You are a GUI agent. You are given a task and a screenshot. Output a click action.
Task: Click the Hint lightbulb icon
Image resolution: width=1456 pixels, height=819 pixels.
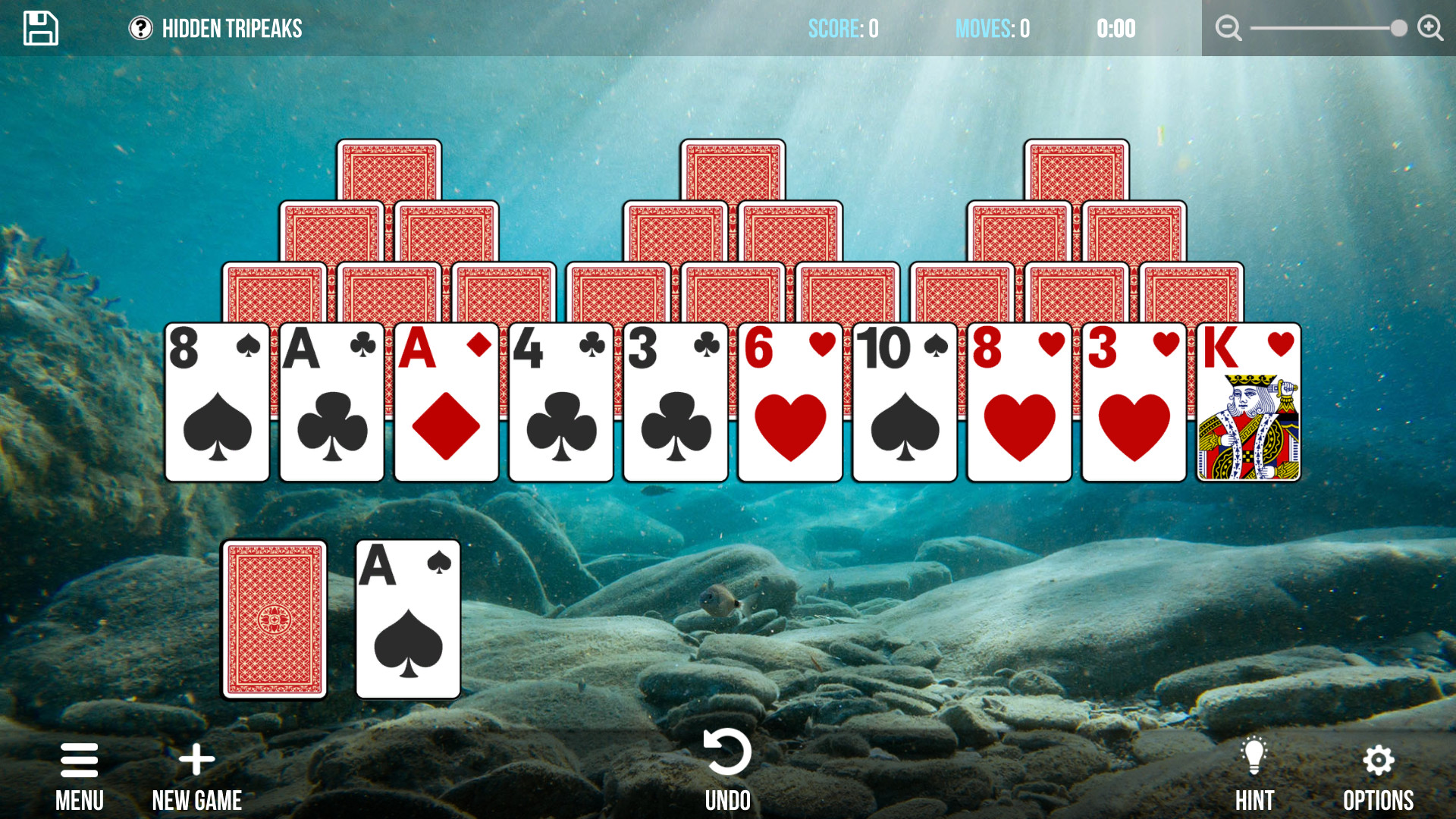[1255, 755]
